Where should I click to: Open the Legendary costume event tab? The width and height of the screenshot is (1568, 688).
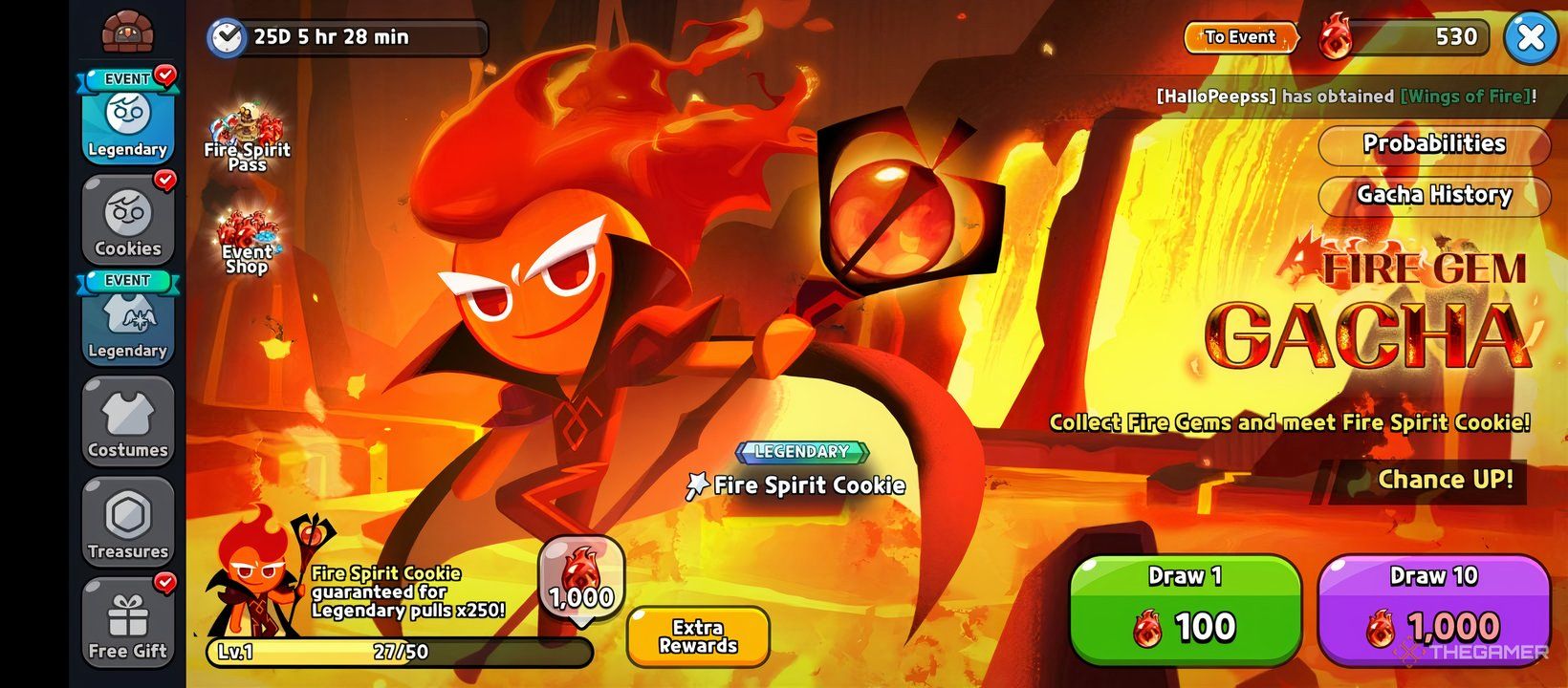click(x=127, y=320)
